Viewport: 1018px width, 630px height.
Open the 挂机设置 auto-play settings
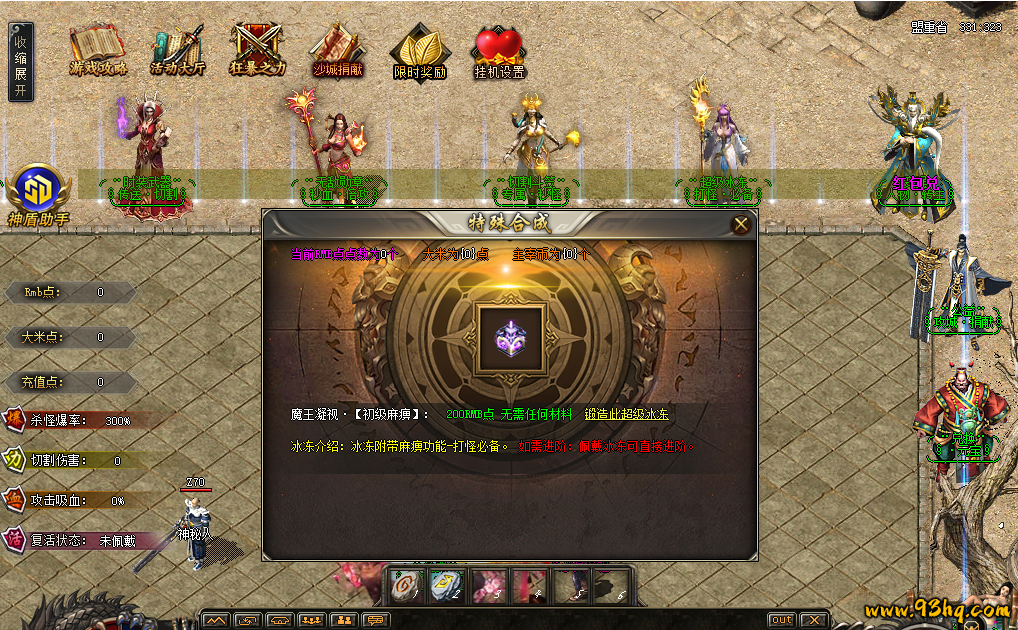pyautogui.click(x=499, y=53)
